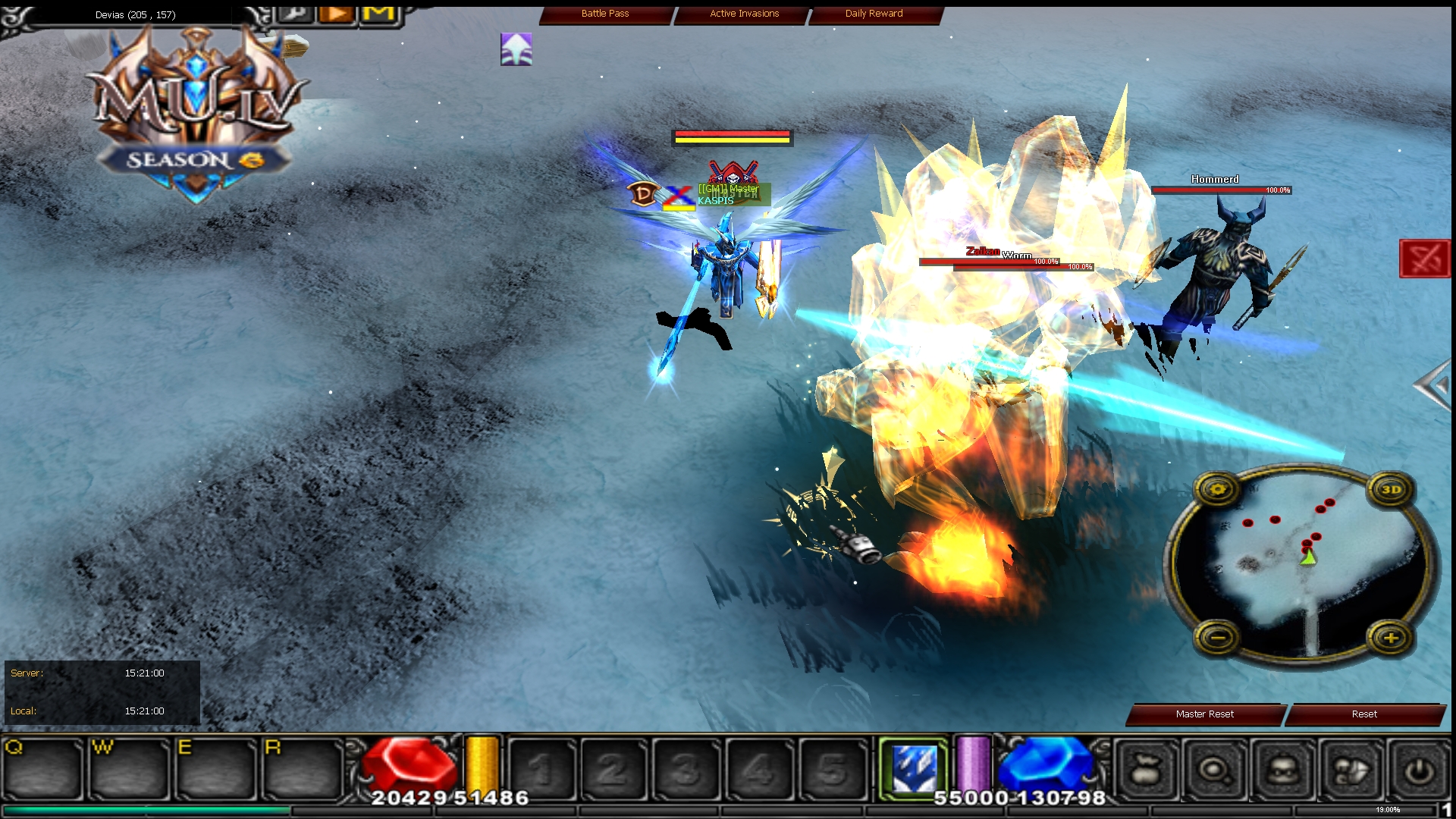1456x819 pixels.
Task: Show the Active Invasions list
Action: (x=744, y=14)
